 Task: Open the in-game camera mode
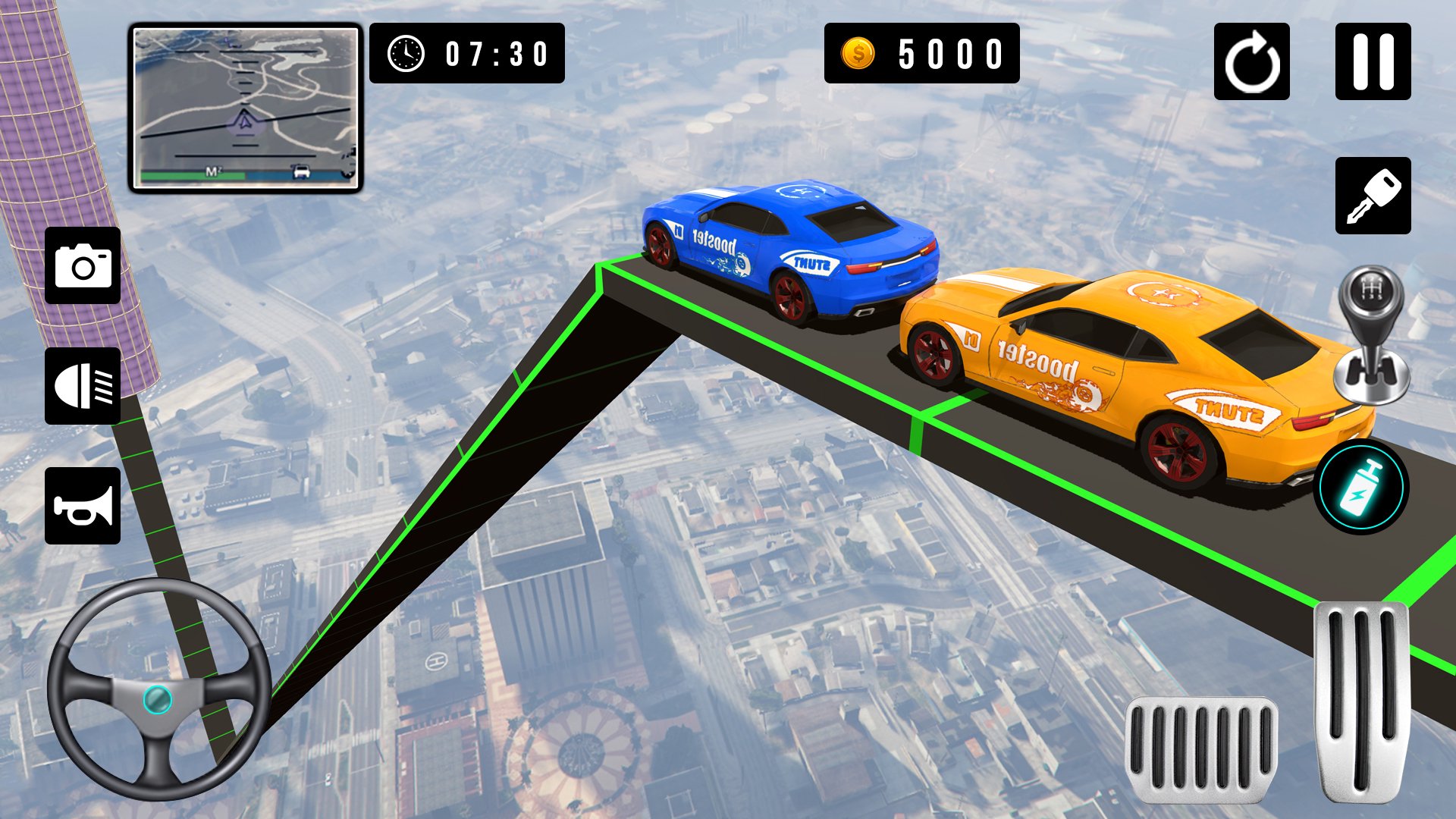point(82,265)
